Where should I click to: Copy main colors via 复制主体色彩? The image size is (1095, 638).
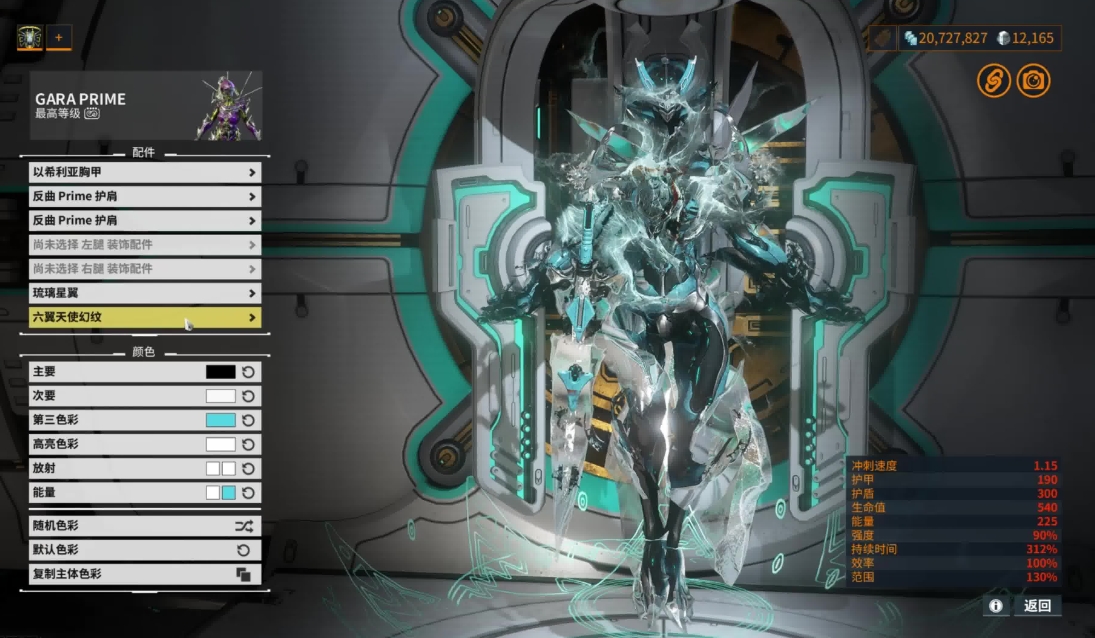145,574
